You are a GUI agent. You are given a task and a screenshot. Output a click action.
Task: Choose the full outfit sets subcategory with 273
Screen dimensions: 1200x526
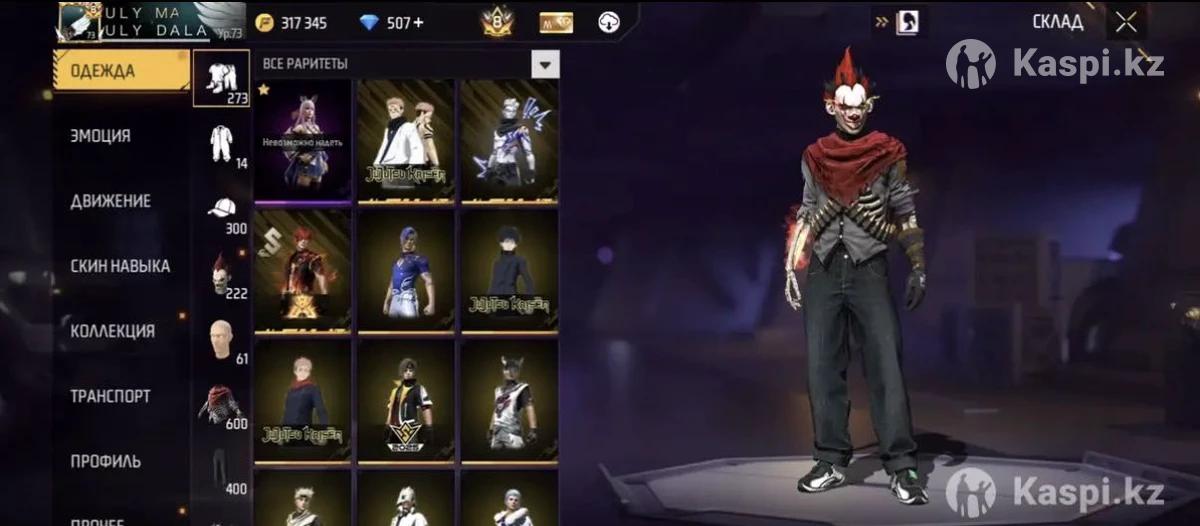tap(221, 78)
